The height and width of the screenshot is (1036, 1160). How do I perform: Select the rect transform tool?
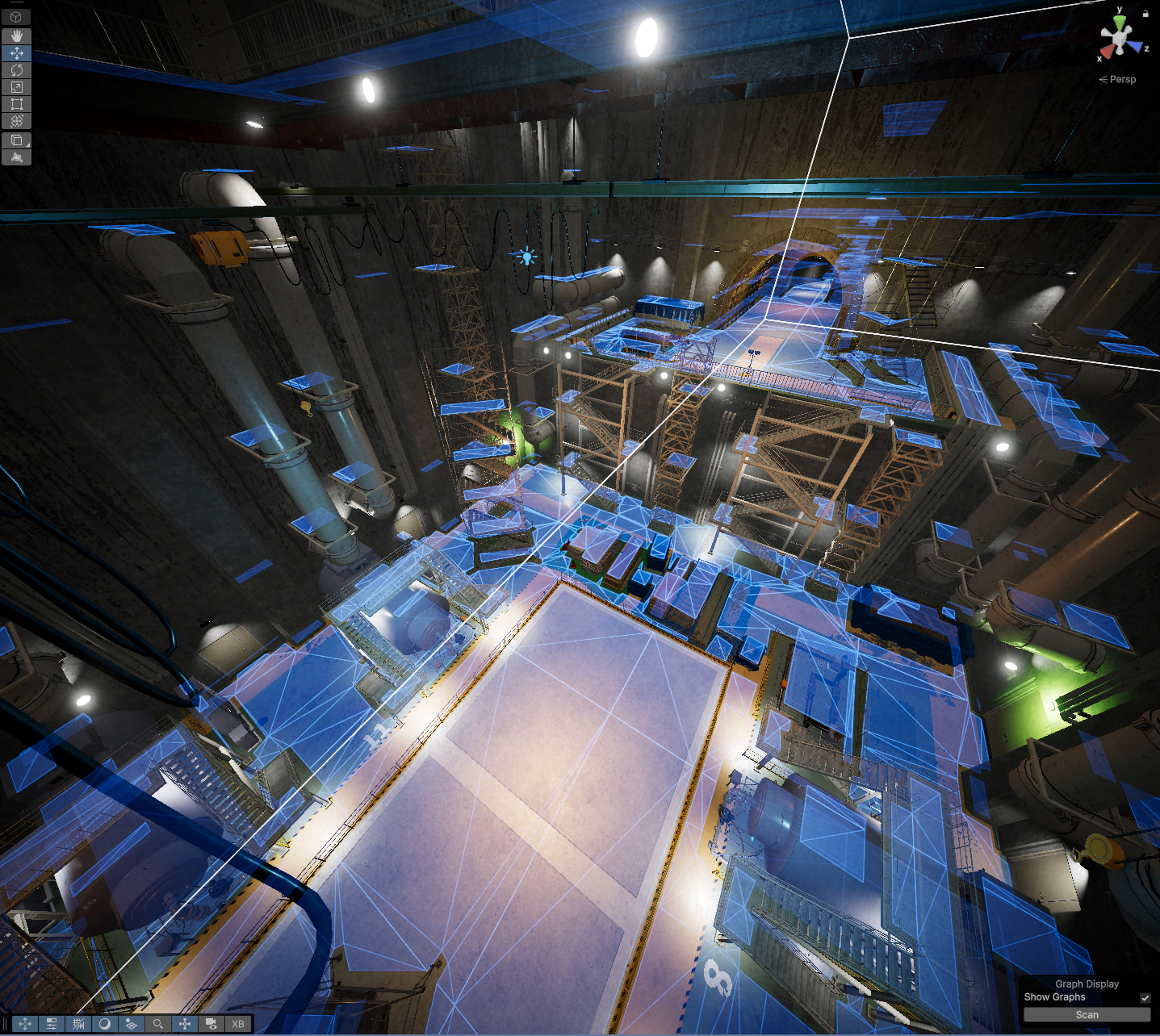coord(16,104)
